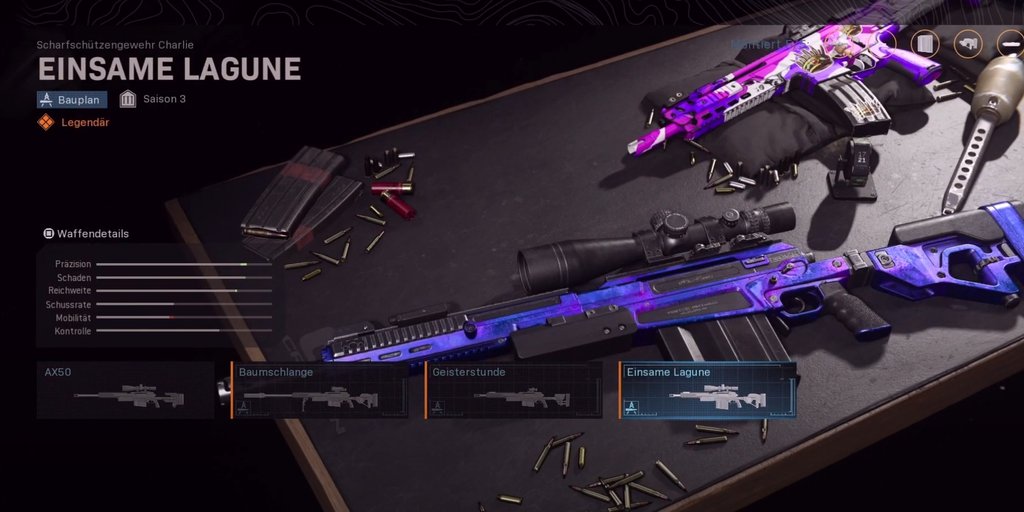
Task: Click the Bauplan blueprint tag
Action: (x=72, y=99)
